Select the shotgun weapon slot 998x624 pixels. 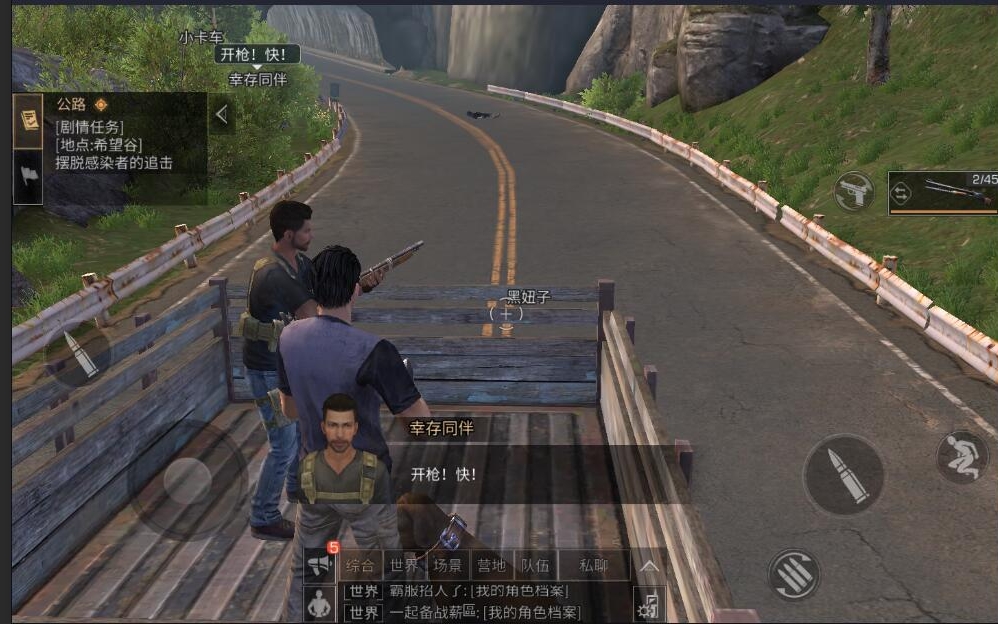[x=943, y=191]
